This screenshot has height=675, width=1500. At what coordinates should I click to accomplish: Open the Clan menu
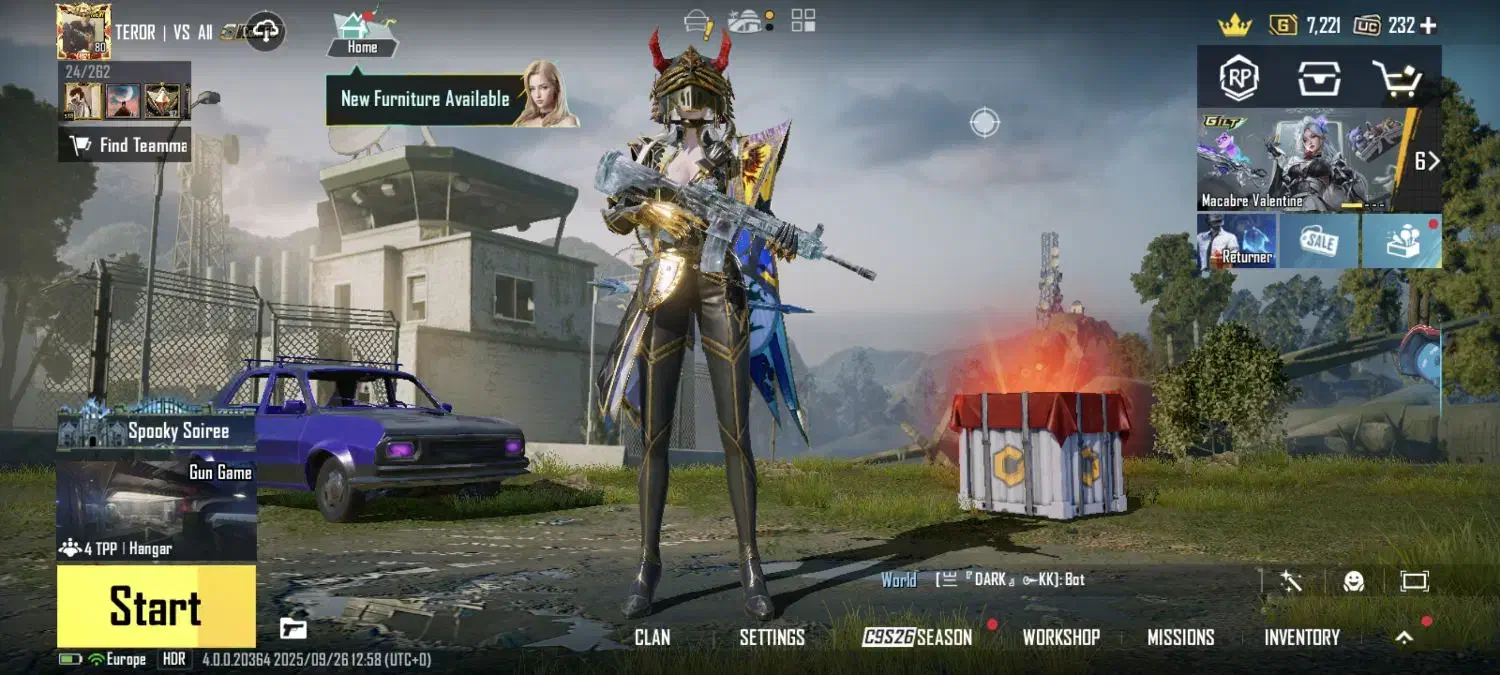pyautogui.click(x=652, y=637)
